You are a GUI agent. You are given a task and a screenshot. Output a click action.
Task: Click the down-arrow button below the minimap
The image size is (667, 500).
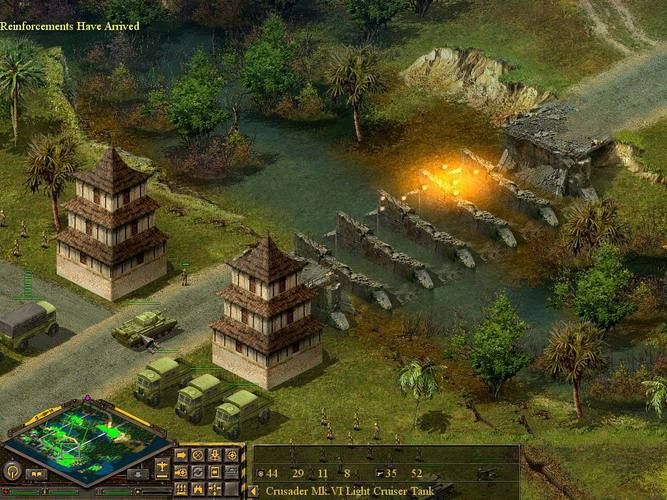tap(138, 473)
